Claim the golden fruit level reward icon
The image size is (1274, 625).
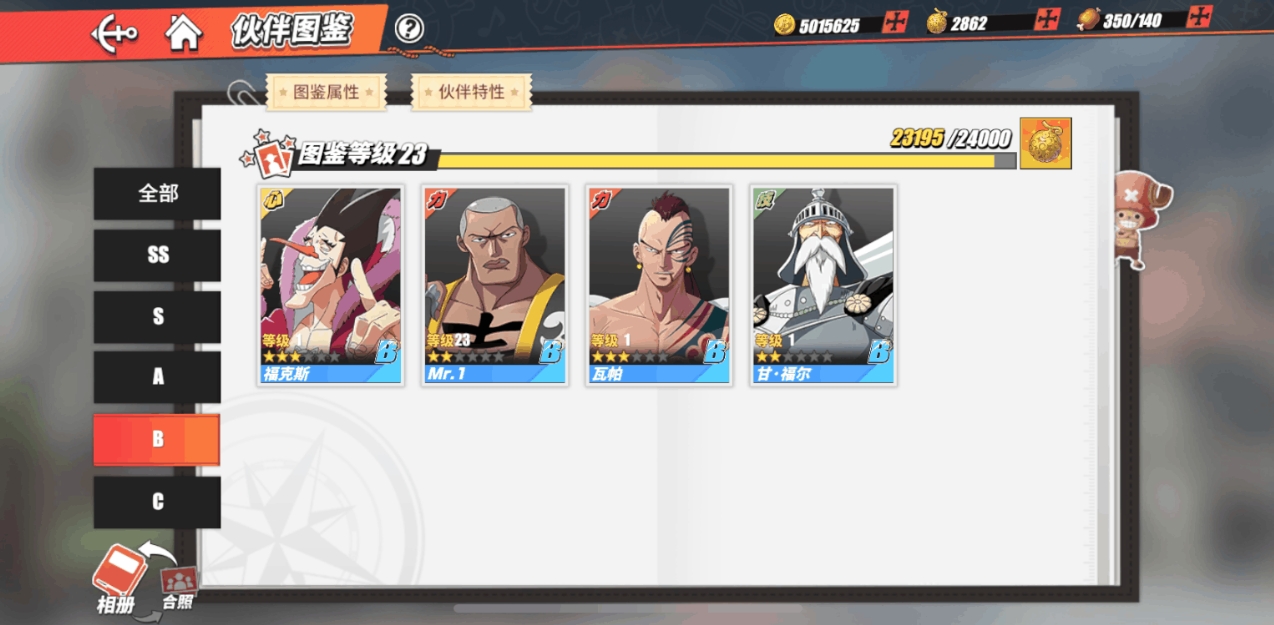point(1046,143)
